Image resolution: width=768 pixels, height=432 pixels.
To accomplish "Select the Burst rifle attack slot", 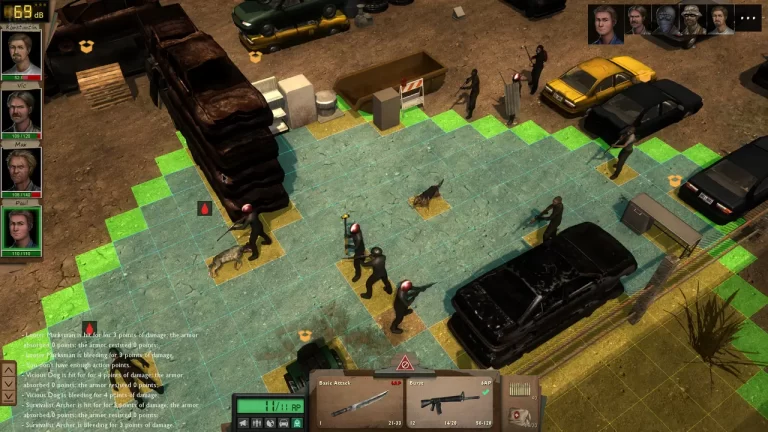I will pyautogui.click(x=450, y=400).
